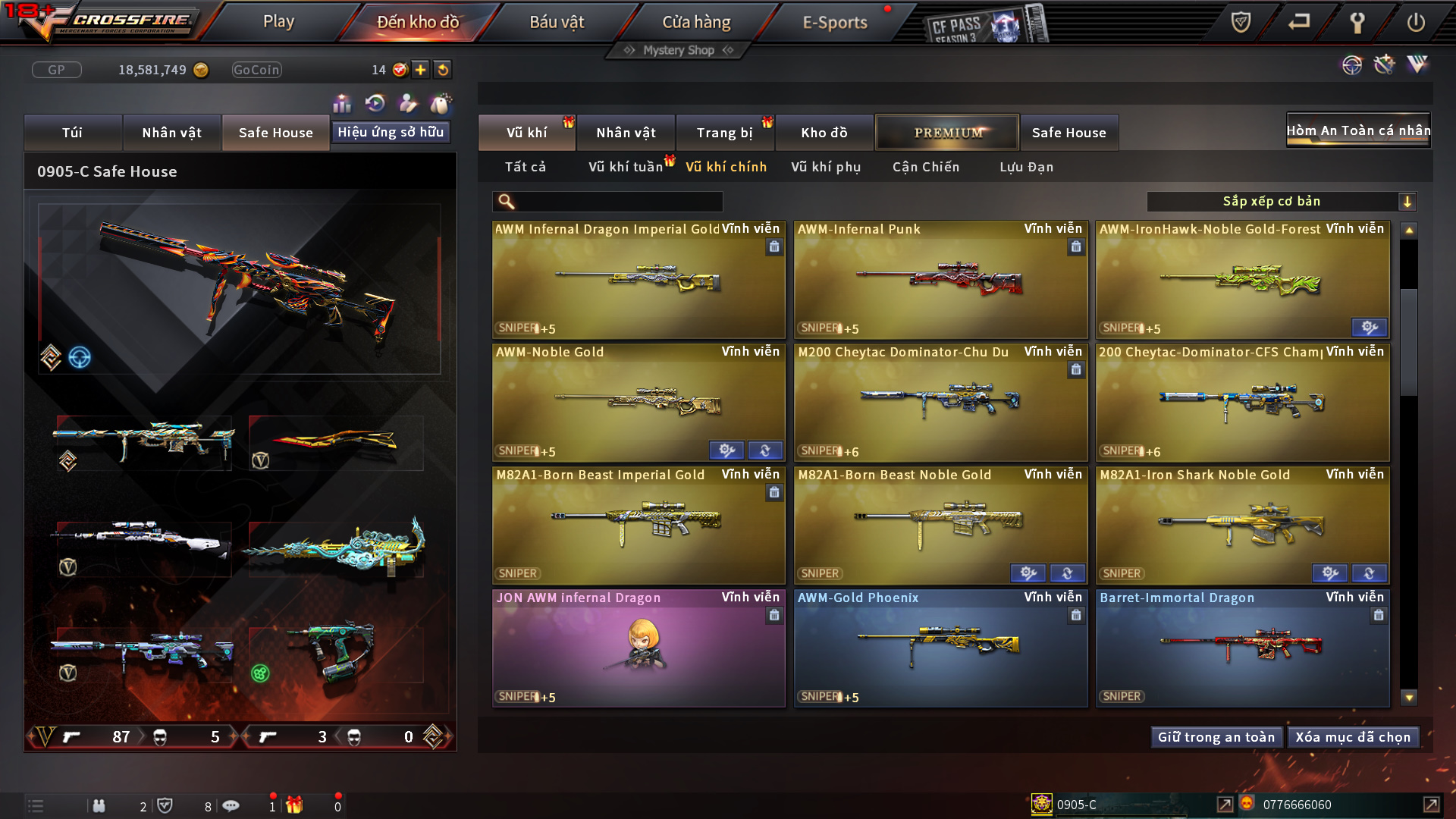Image resolution: width=1456 pixels, height=819 pixels.
Task: Open the Sắp xếp cơ bản dropdown
Action: pos(1281,202)
